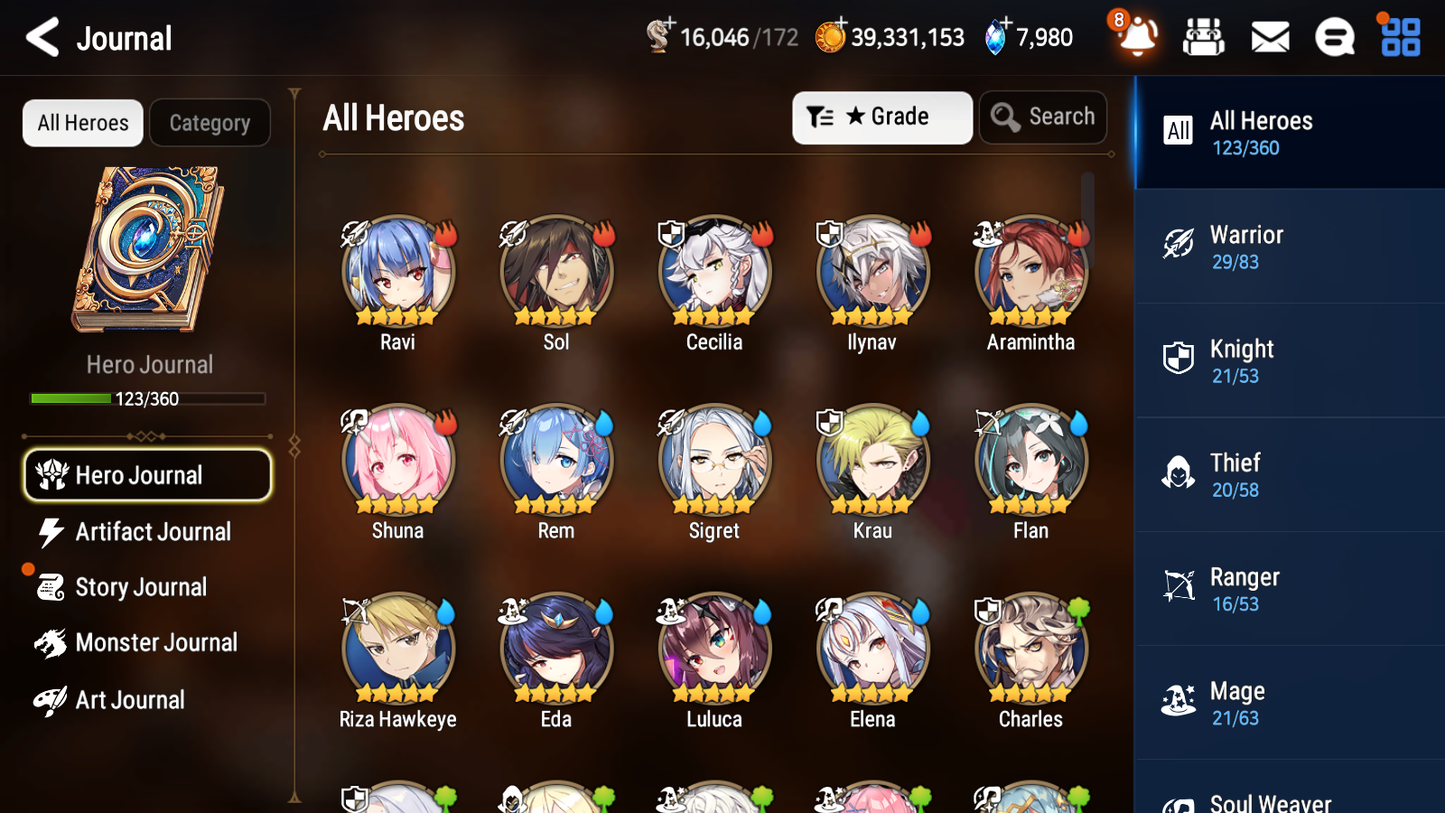The image size is (1445, 813).
Task: Open the Grade filter dropdown
Action: point(882,117)
